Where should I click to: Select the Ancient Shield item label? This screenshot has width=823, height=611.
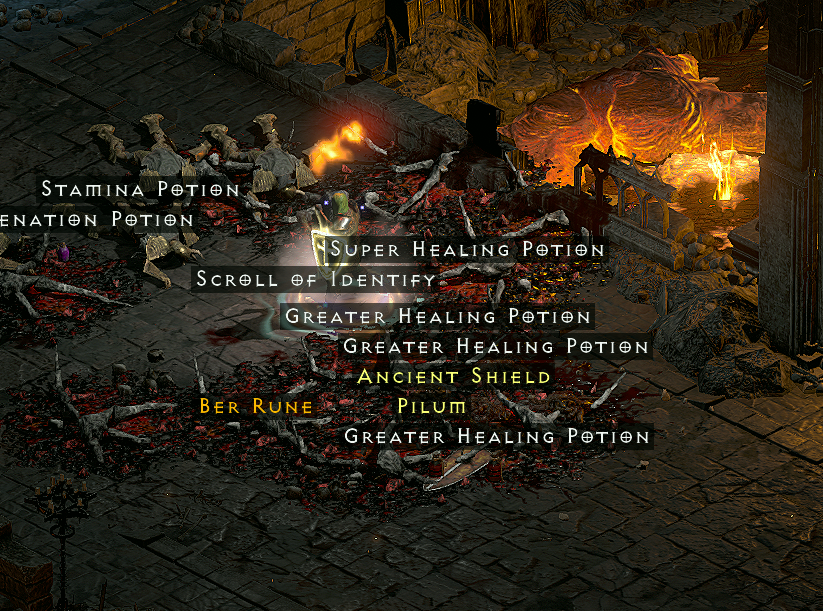point(454,376)
